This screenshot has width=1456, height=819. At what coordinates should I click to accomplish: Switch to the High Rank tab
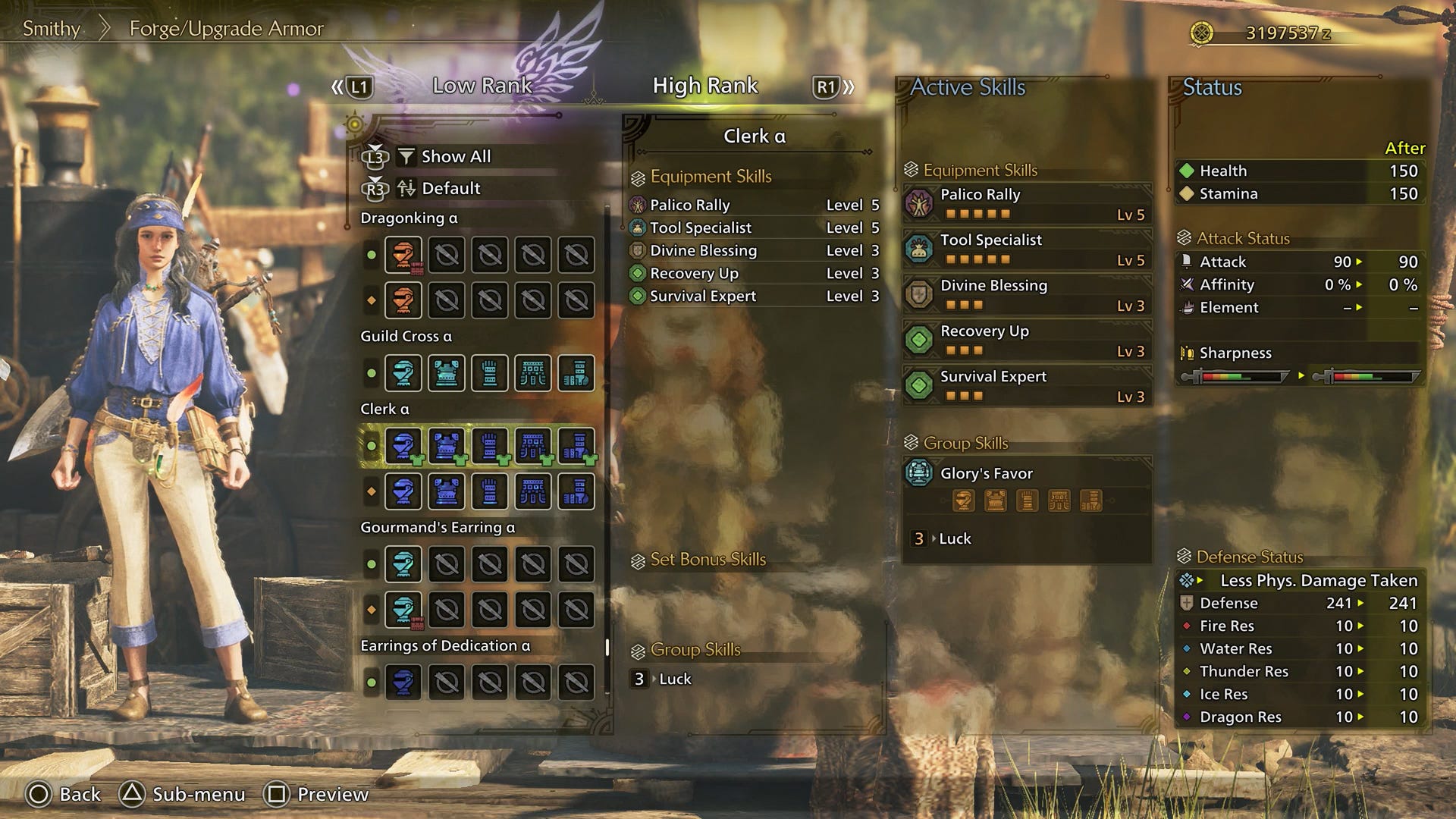point(704,86)
